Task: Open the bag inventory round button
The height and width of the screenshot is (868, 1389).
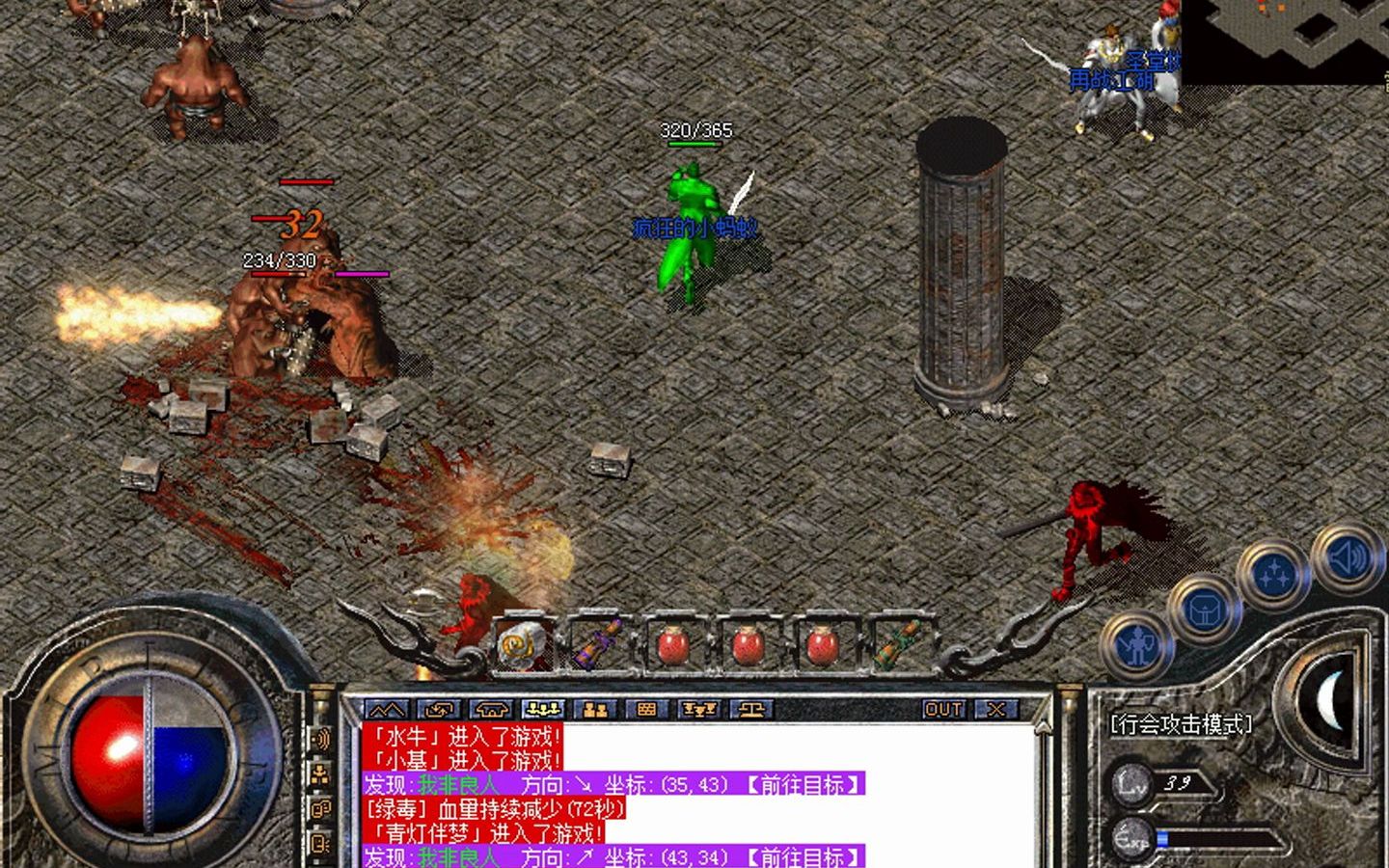Action: [1204, 610]
